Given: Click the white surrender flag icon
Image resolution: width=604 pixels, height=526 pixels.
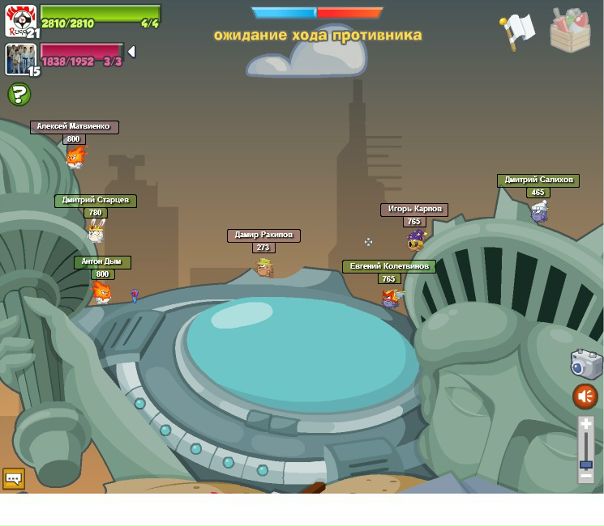Looking at the screenshot, I should pos(519,31).
